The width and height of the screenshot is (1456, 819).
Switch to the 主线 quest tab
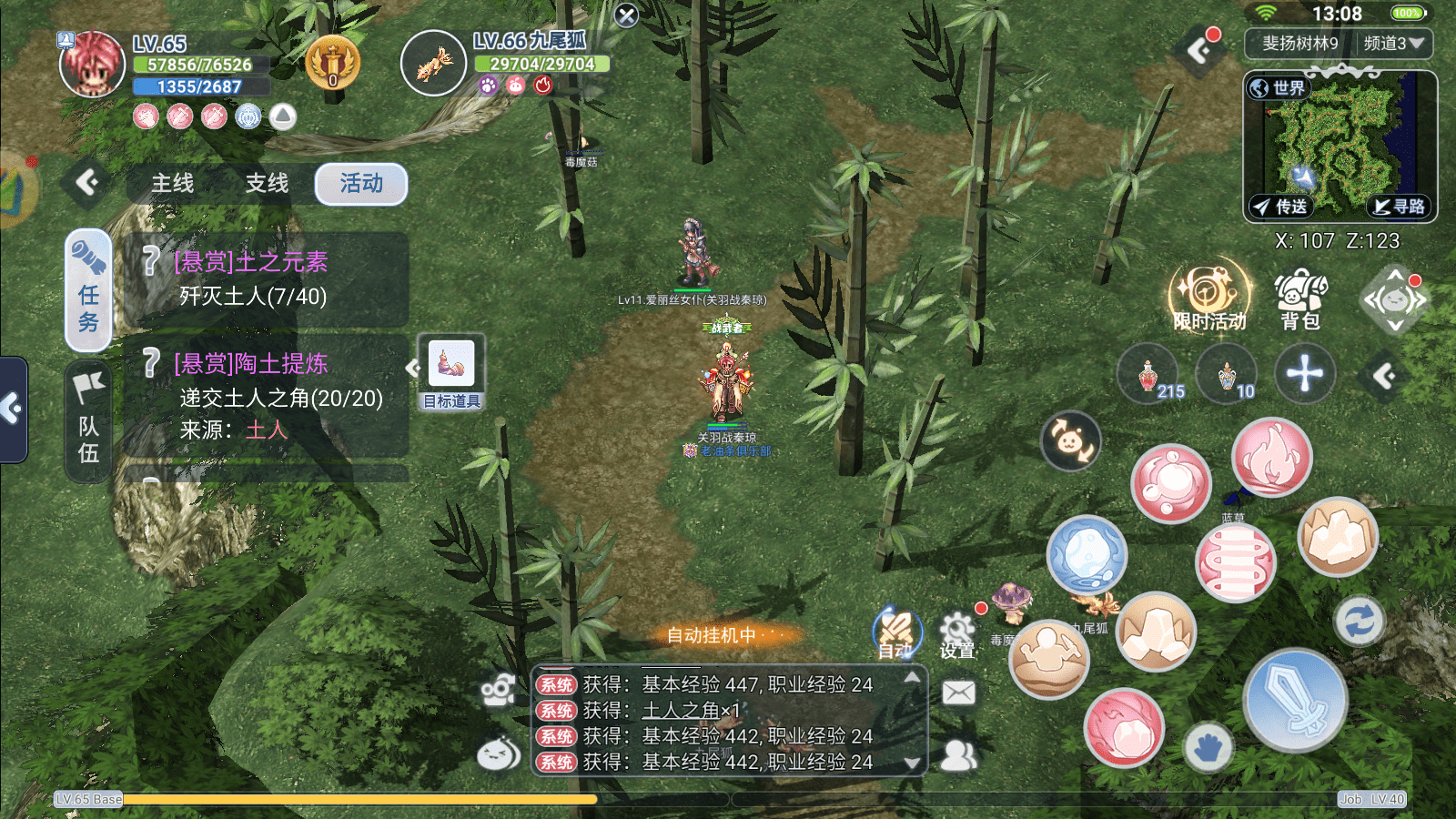click(173, 184)
